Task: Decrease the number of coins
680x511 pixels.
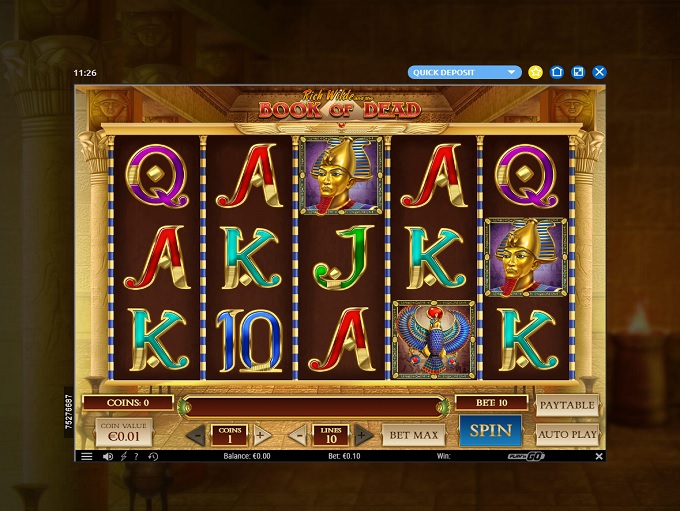Action: point(197,435)
